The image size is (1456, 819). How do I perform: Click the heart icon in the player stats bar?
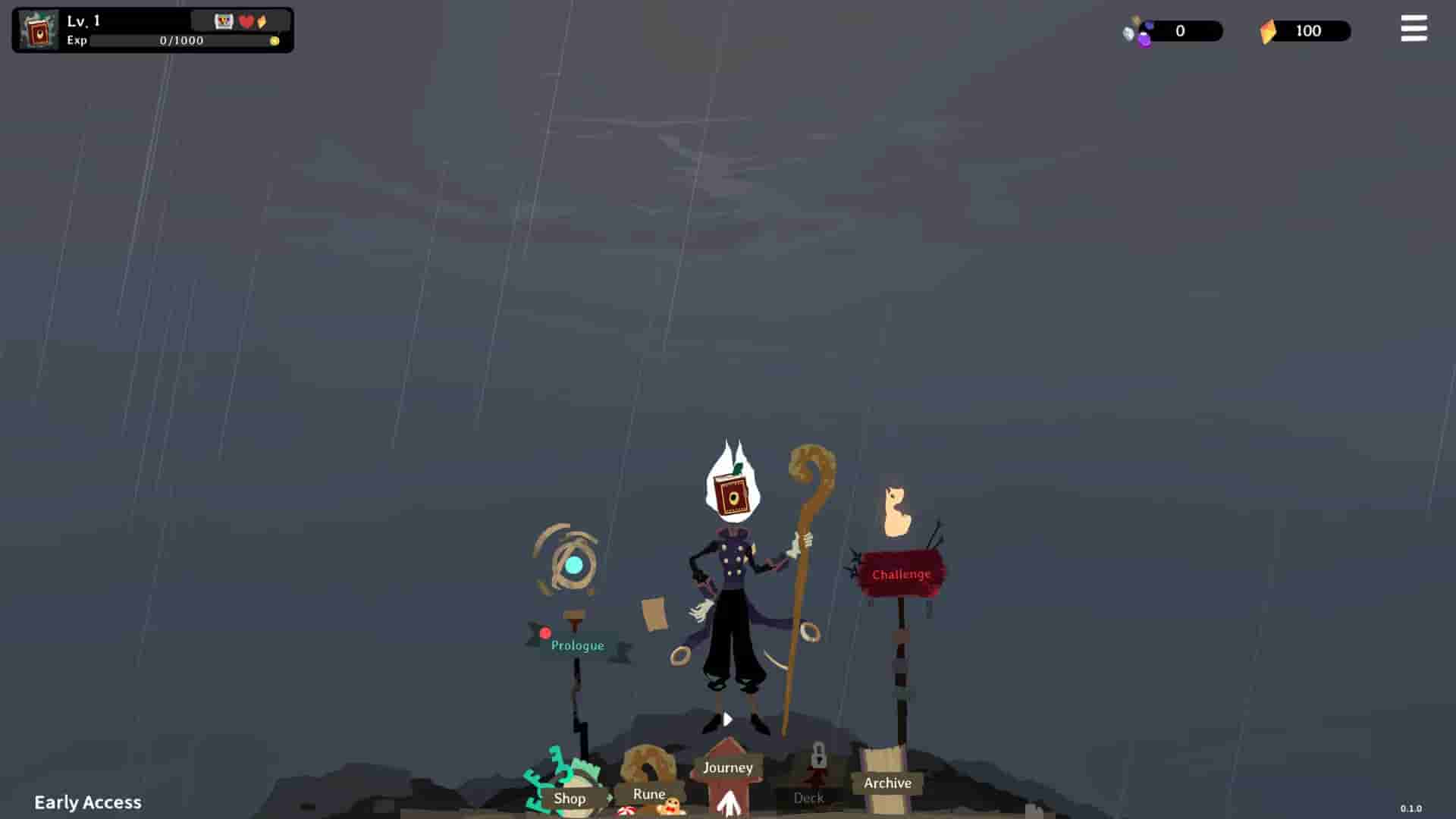[x=246, y=22]
